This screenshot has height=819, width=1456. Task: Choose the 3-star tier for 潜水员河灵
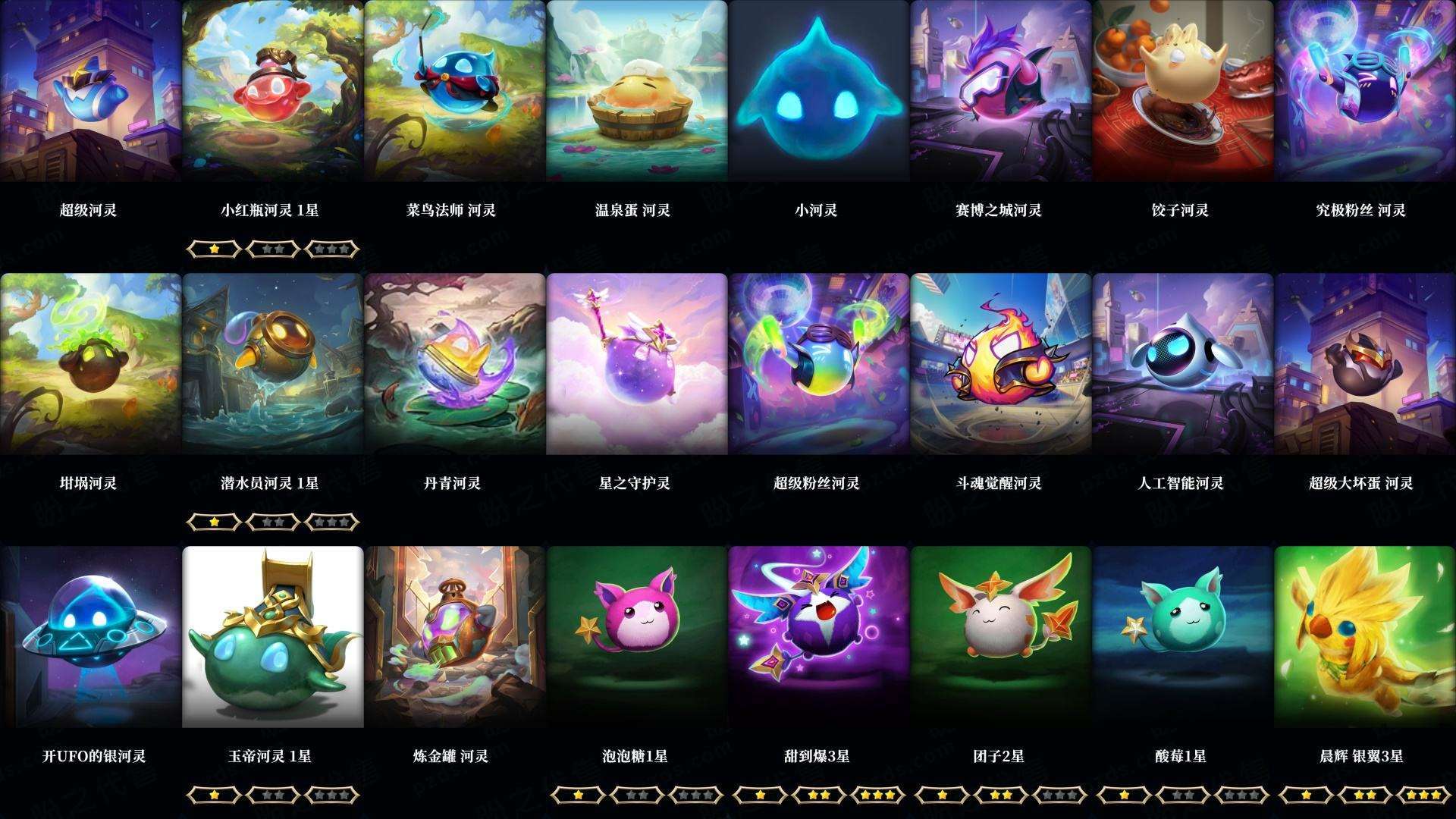(x=330, y=522)
